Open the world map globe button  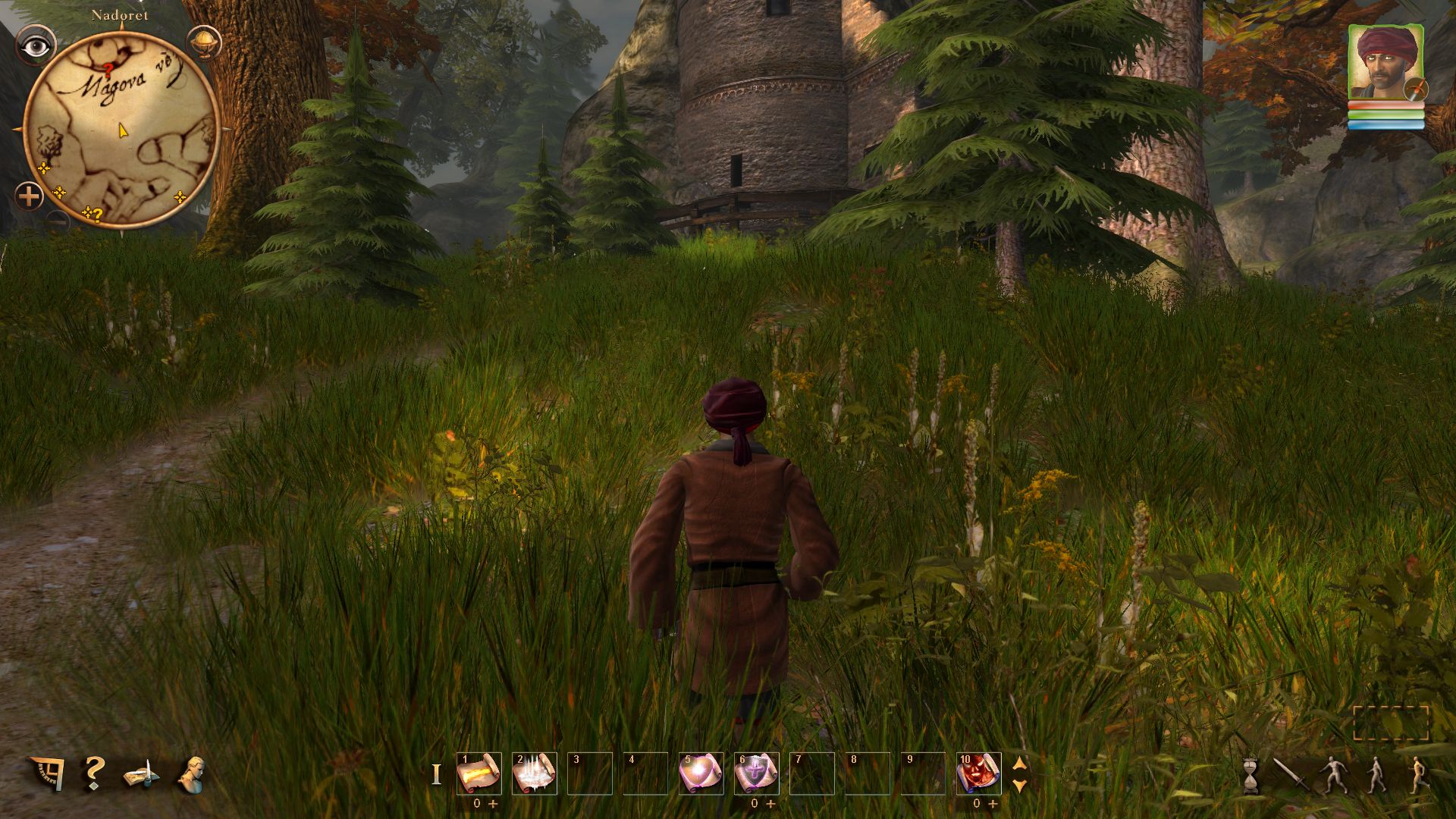[203, 42]
